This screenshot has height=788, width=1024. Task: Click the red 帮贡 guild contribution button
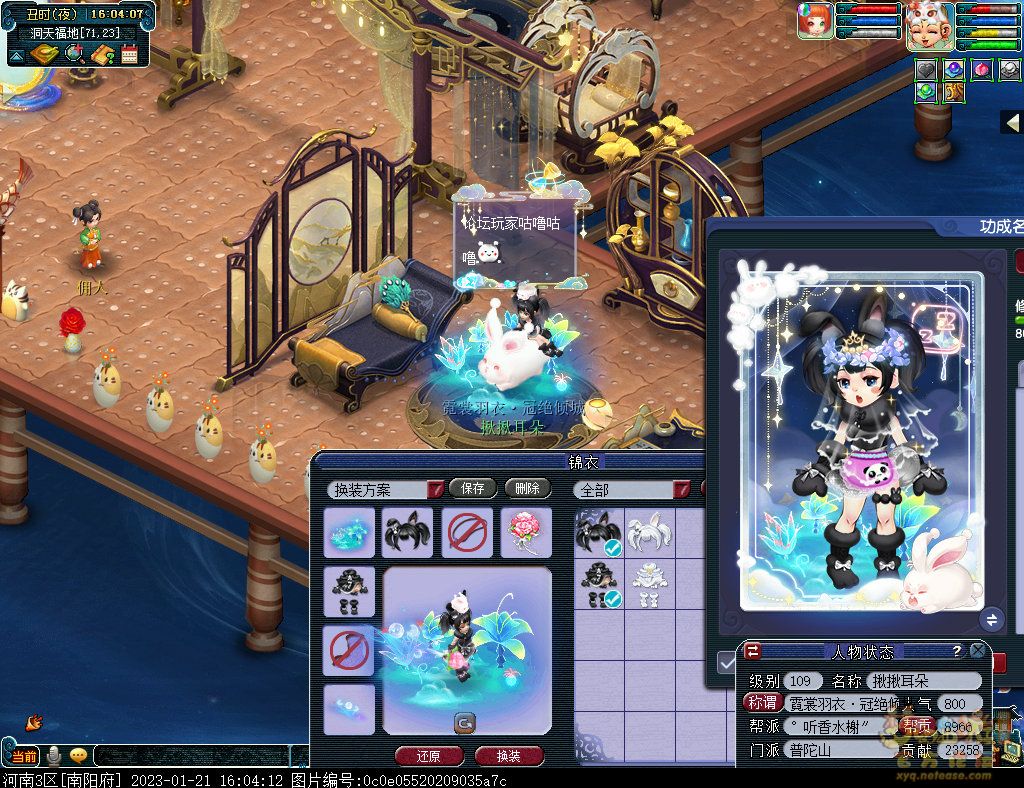[x=917, y=726]
